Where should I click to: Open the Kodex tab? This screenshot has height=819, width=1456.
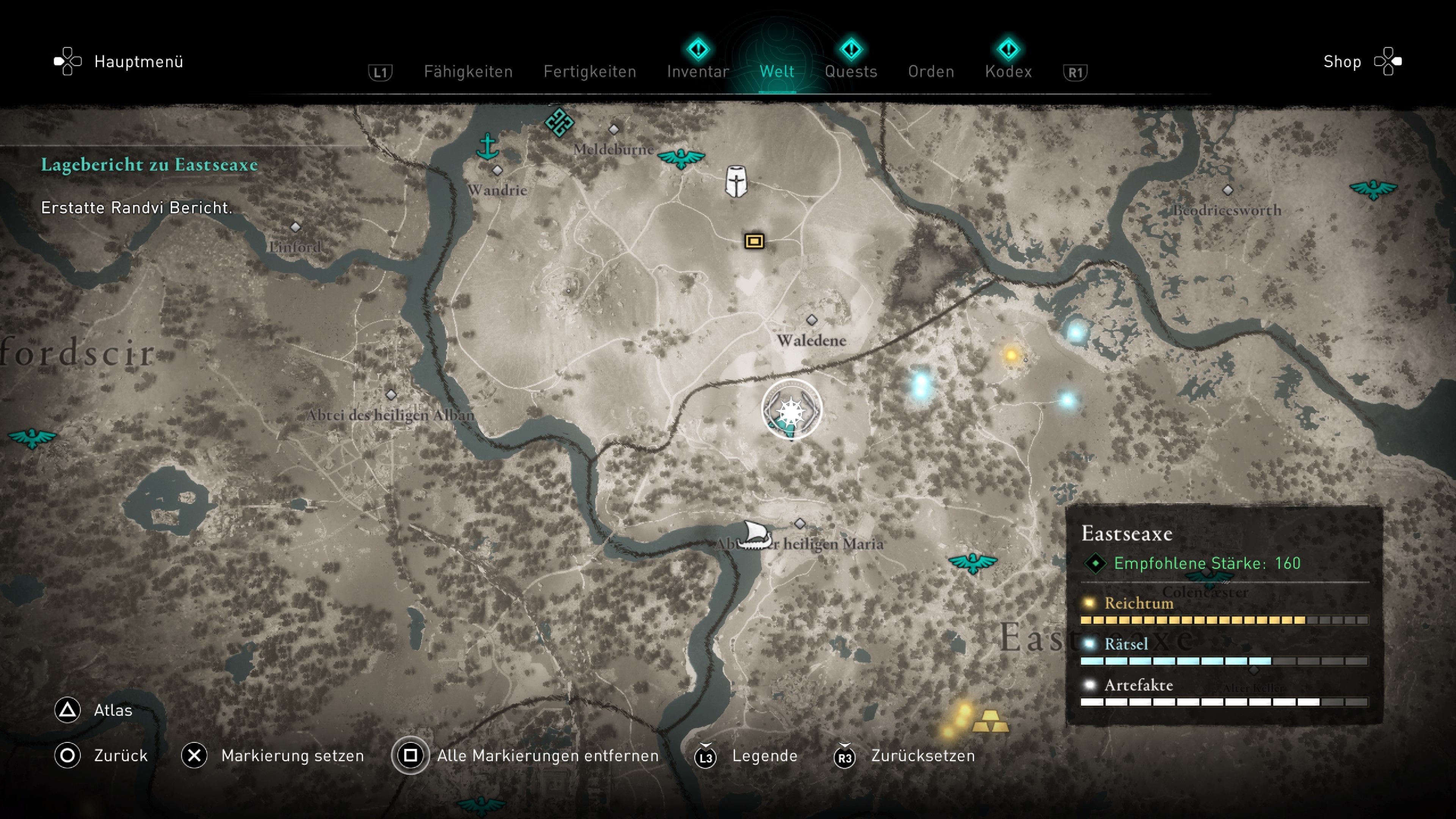1008,72
